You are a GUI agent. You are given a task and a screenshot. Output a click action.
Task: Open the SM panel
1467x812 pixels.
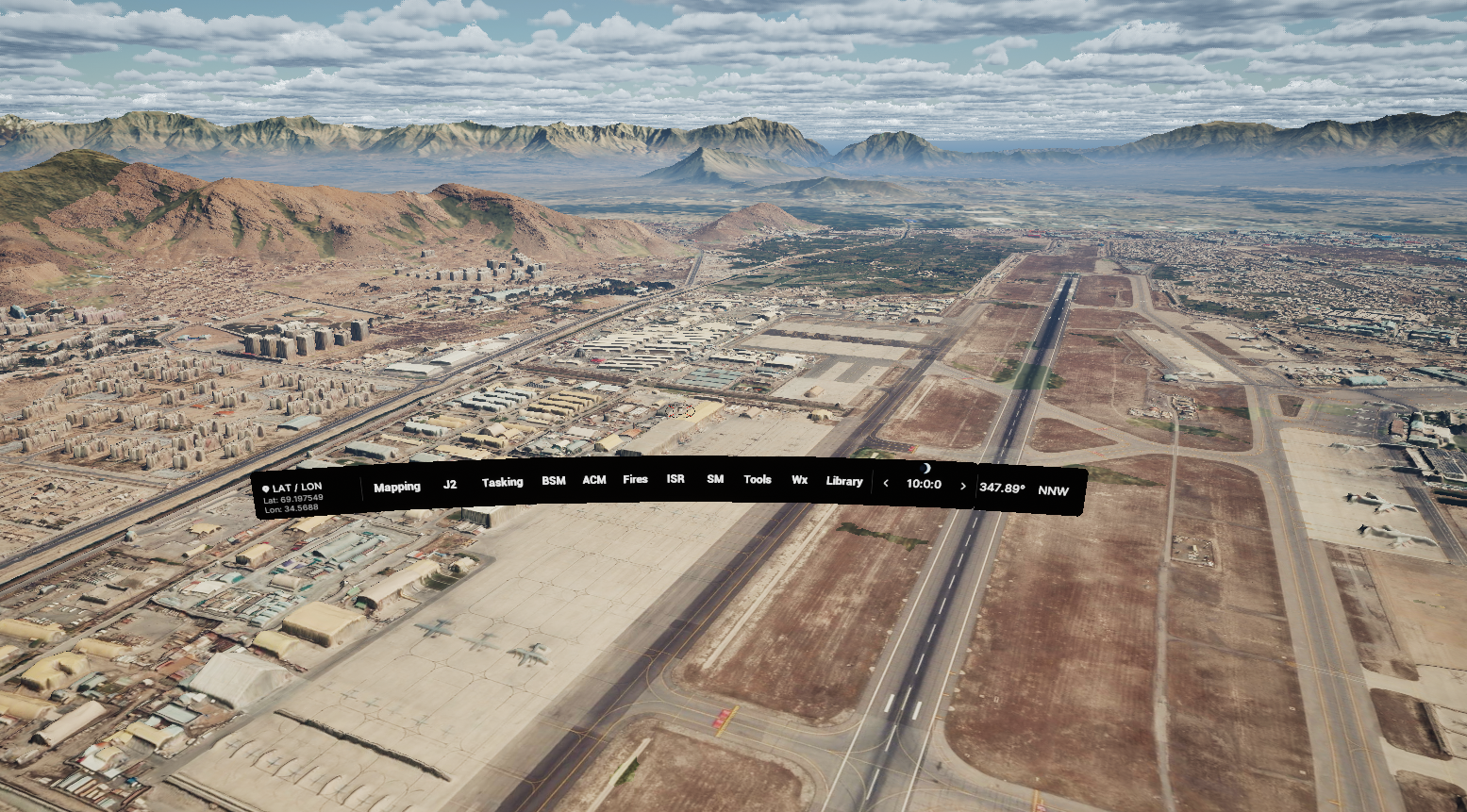pyautogui.click(x=713, y=479)
